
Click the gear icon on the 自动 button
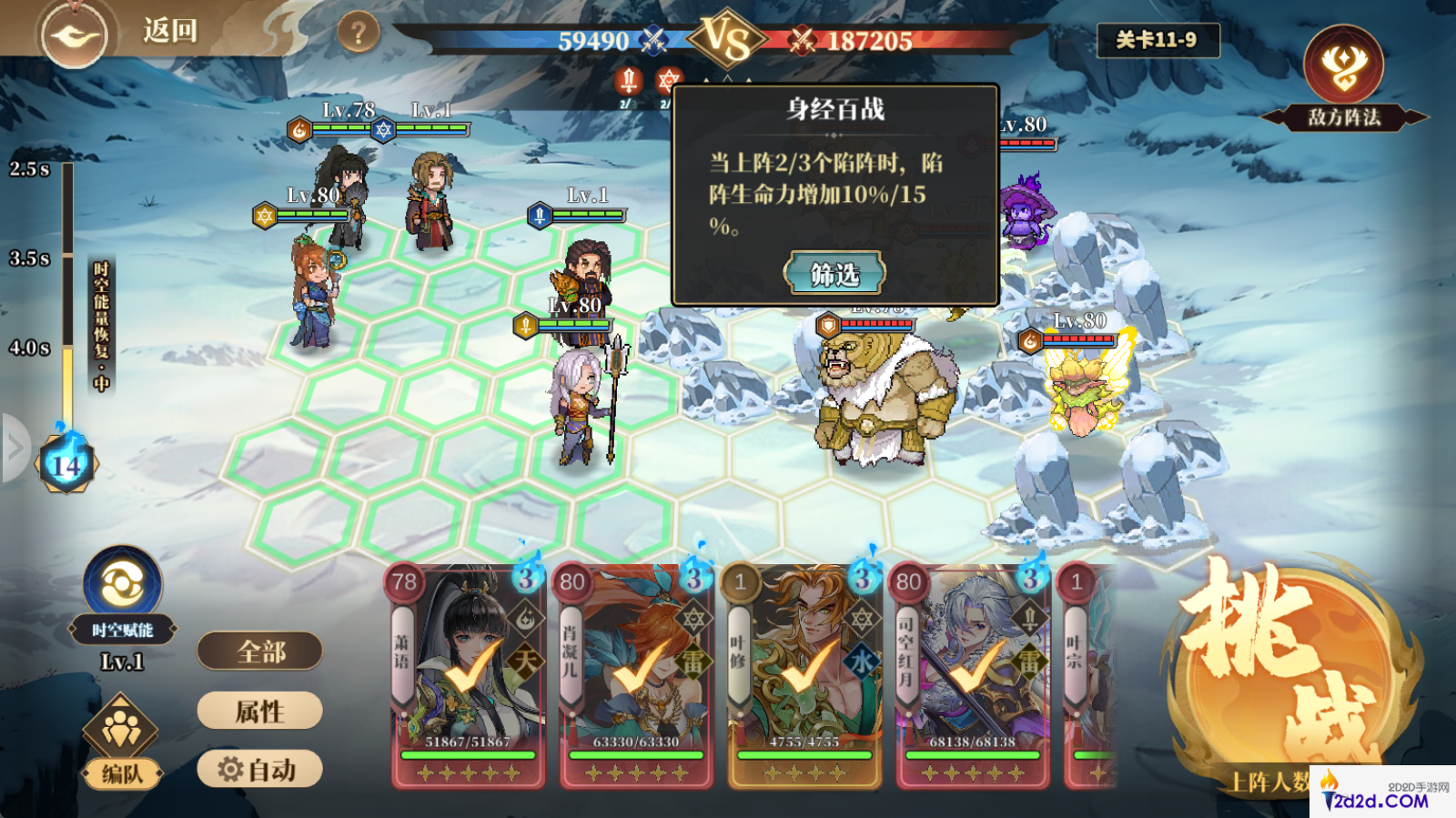231,769
